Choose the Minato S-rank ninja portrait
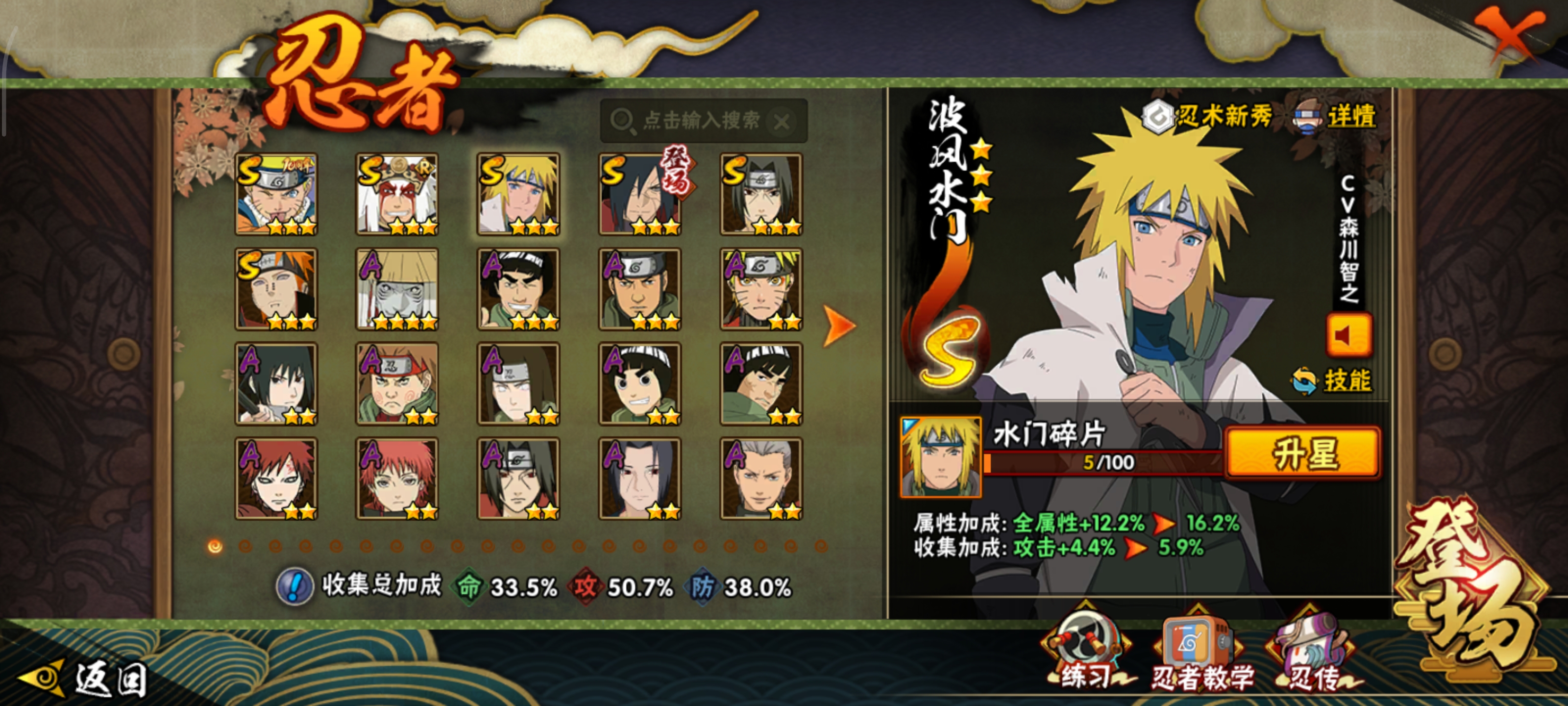This screenshot has width=1568, height=706. (x=518, y=194)
